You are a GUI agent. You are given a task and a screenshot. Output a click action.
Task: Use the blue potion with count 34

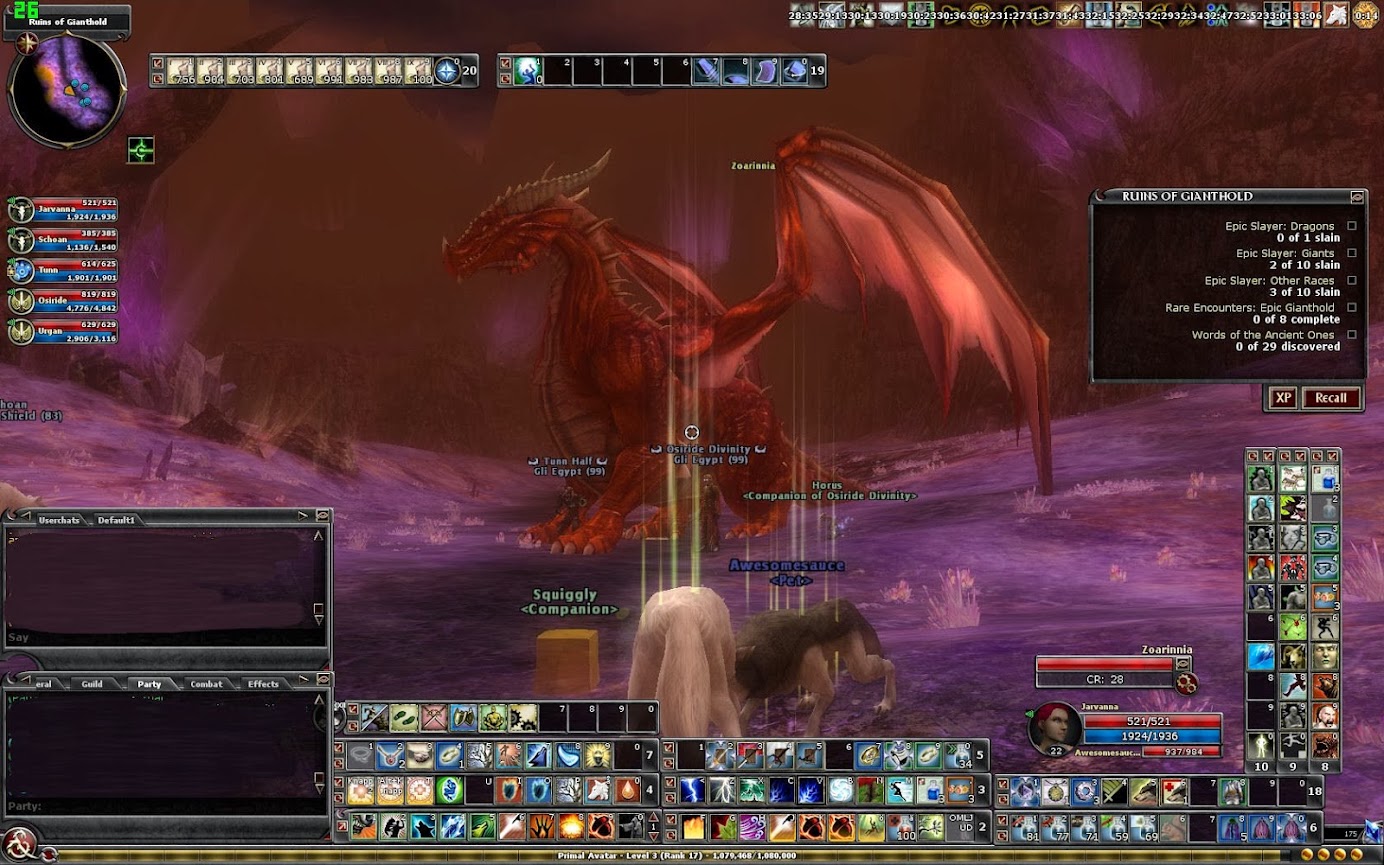pos(960,755)
